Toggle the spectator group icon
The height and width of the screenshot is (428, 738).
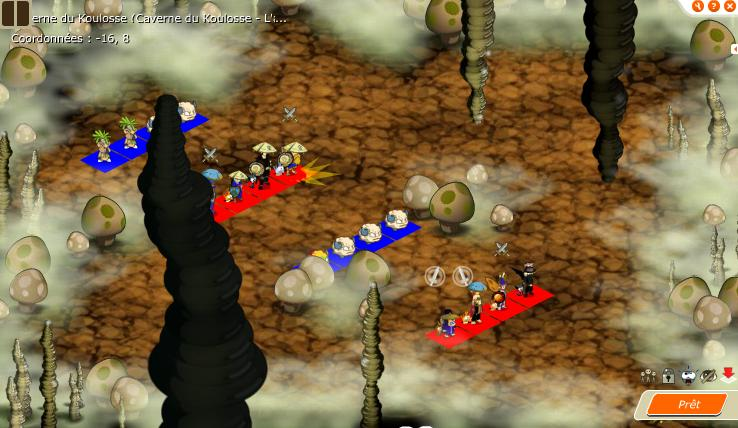coord(648,376)
